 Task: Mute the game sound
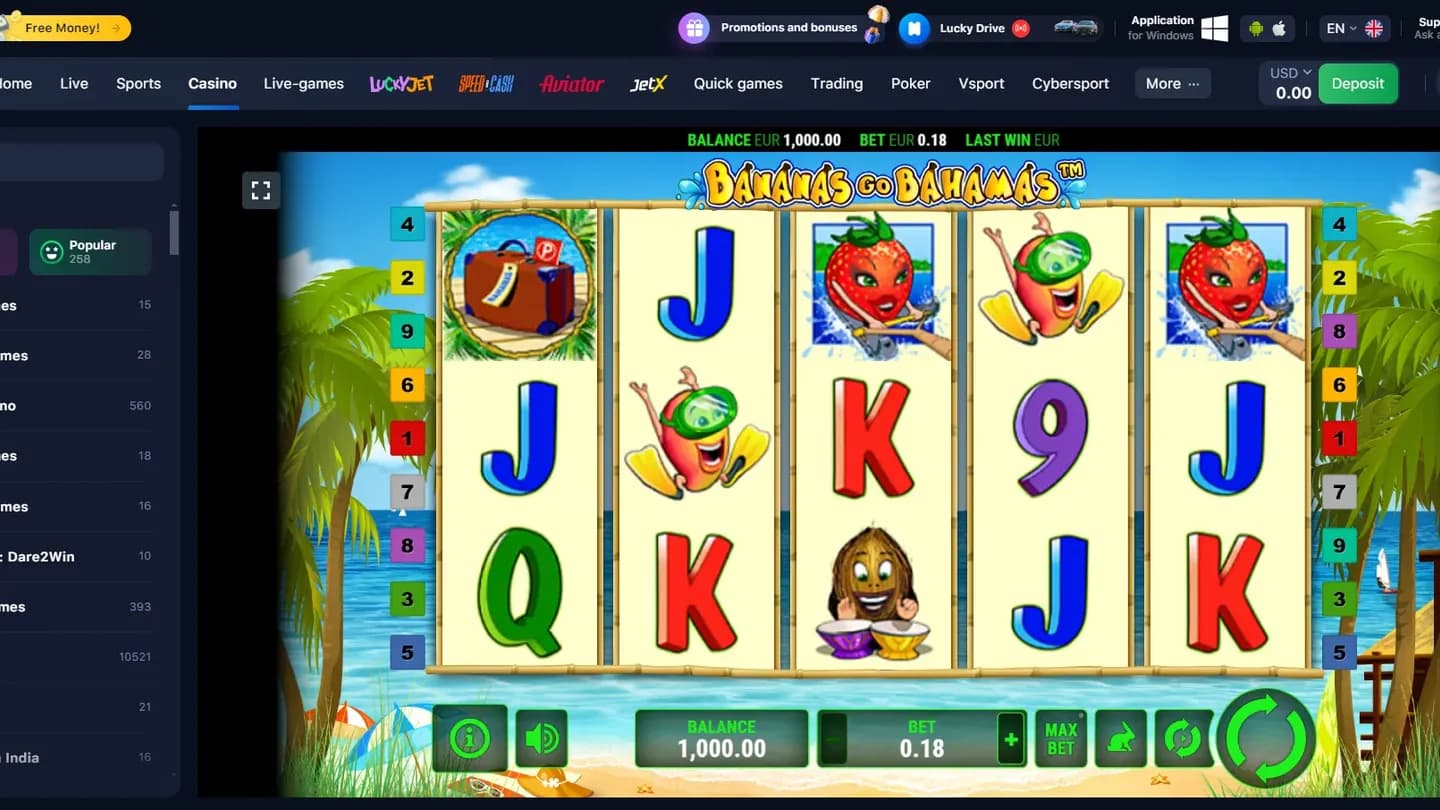click(540, 737)
